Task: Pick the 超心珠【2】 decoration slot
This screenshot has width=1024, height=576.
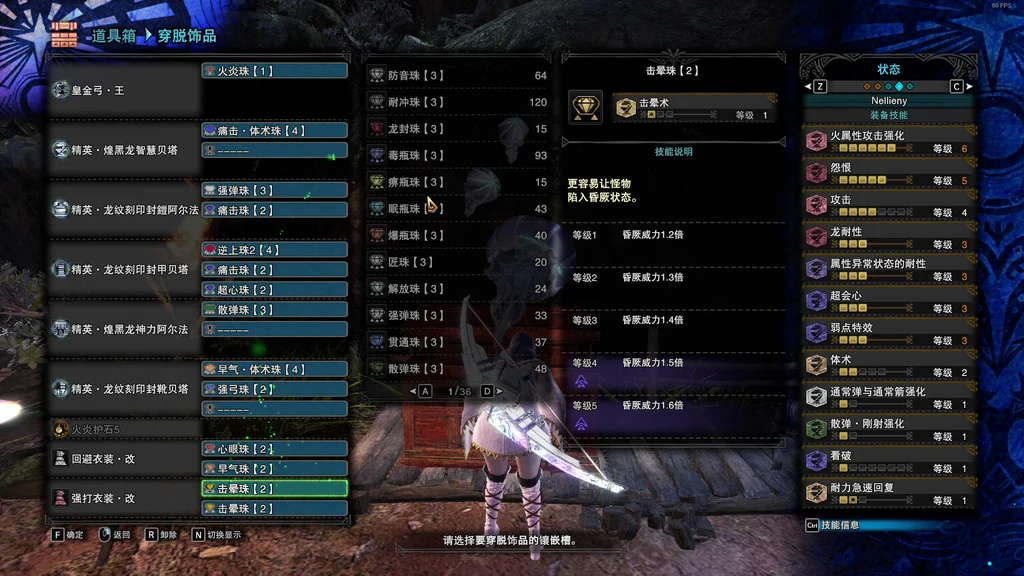Action: (x=274, y=290)
